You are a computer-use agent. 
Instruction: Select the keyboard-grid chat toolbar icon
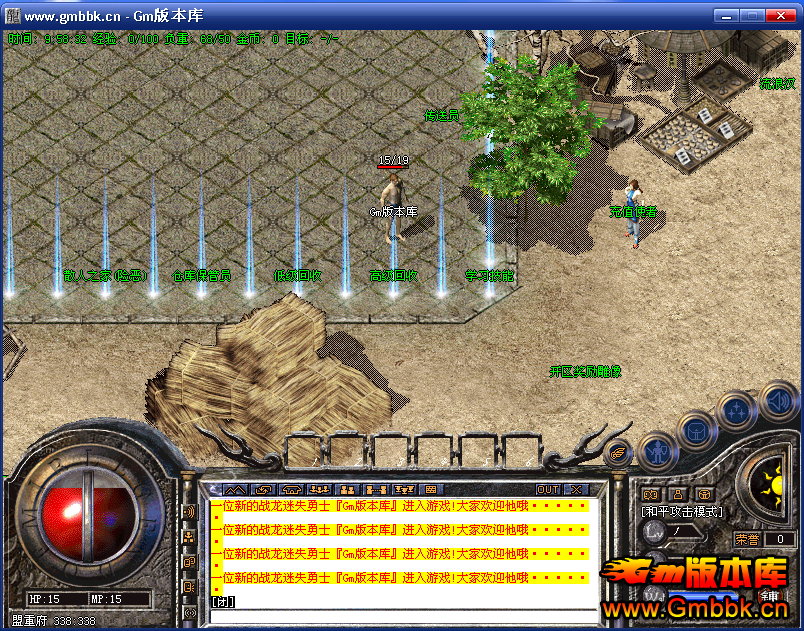432,490
